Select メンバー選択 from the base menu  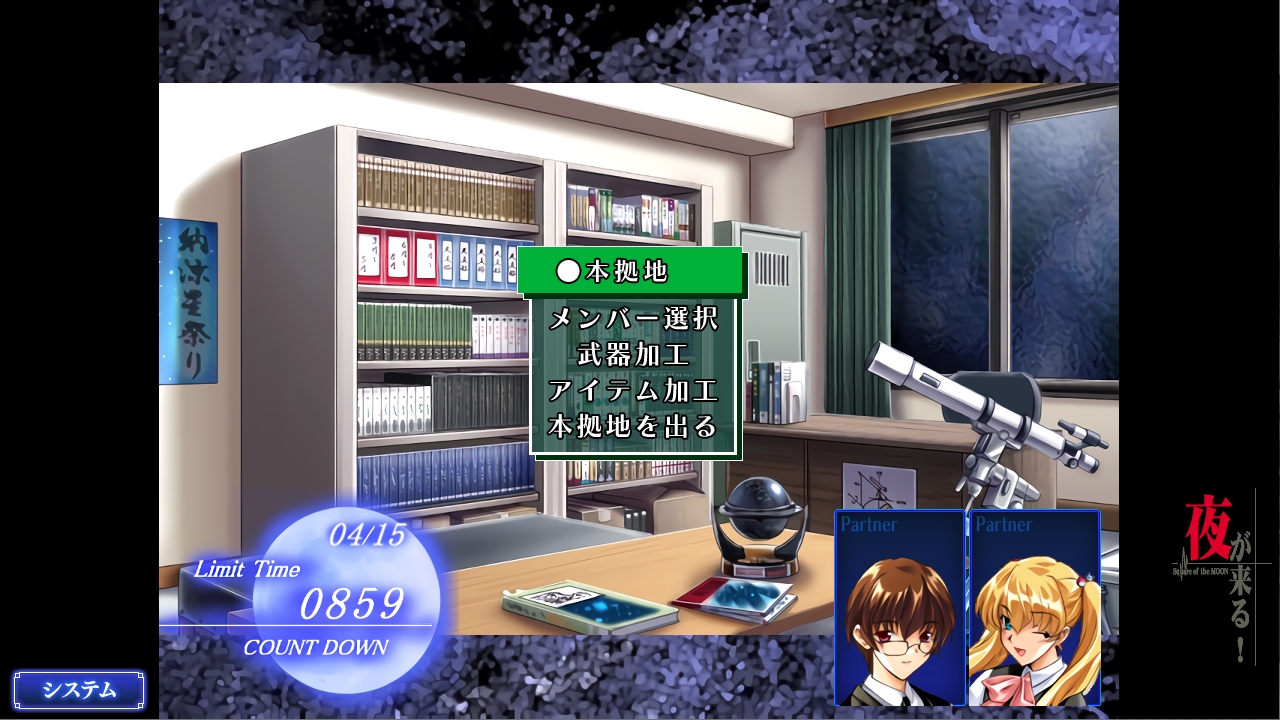[633, 319]
